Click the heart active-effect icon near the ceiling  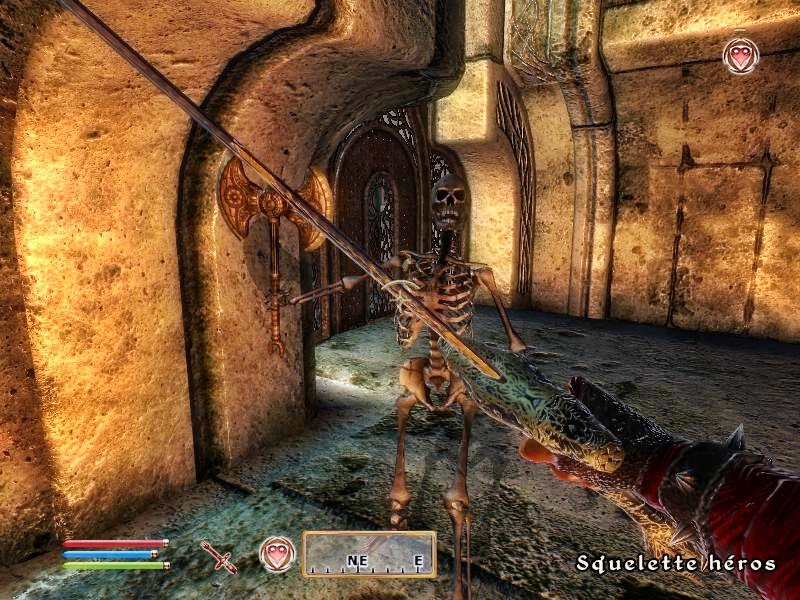[x=740, y=56]
